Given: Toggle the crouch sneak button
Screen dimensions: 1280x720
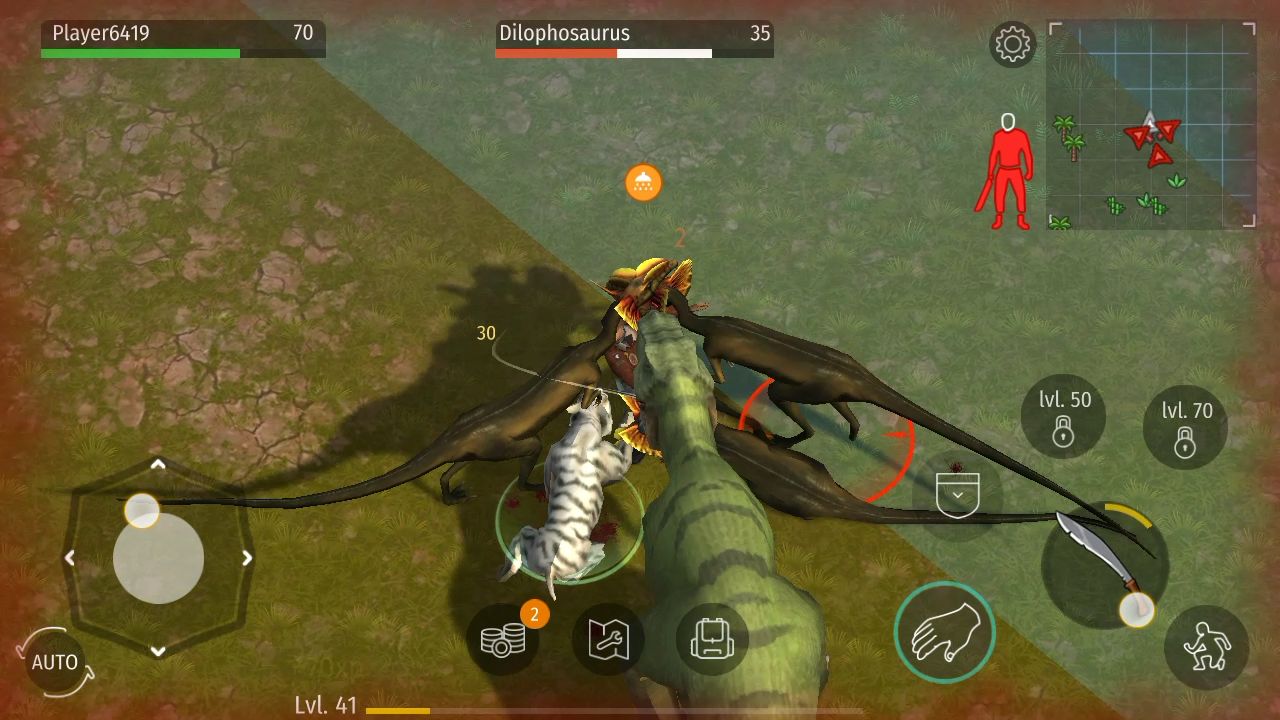Looking at the screenshot, I should pyautogui.click(x=1206, y=647).
